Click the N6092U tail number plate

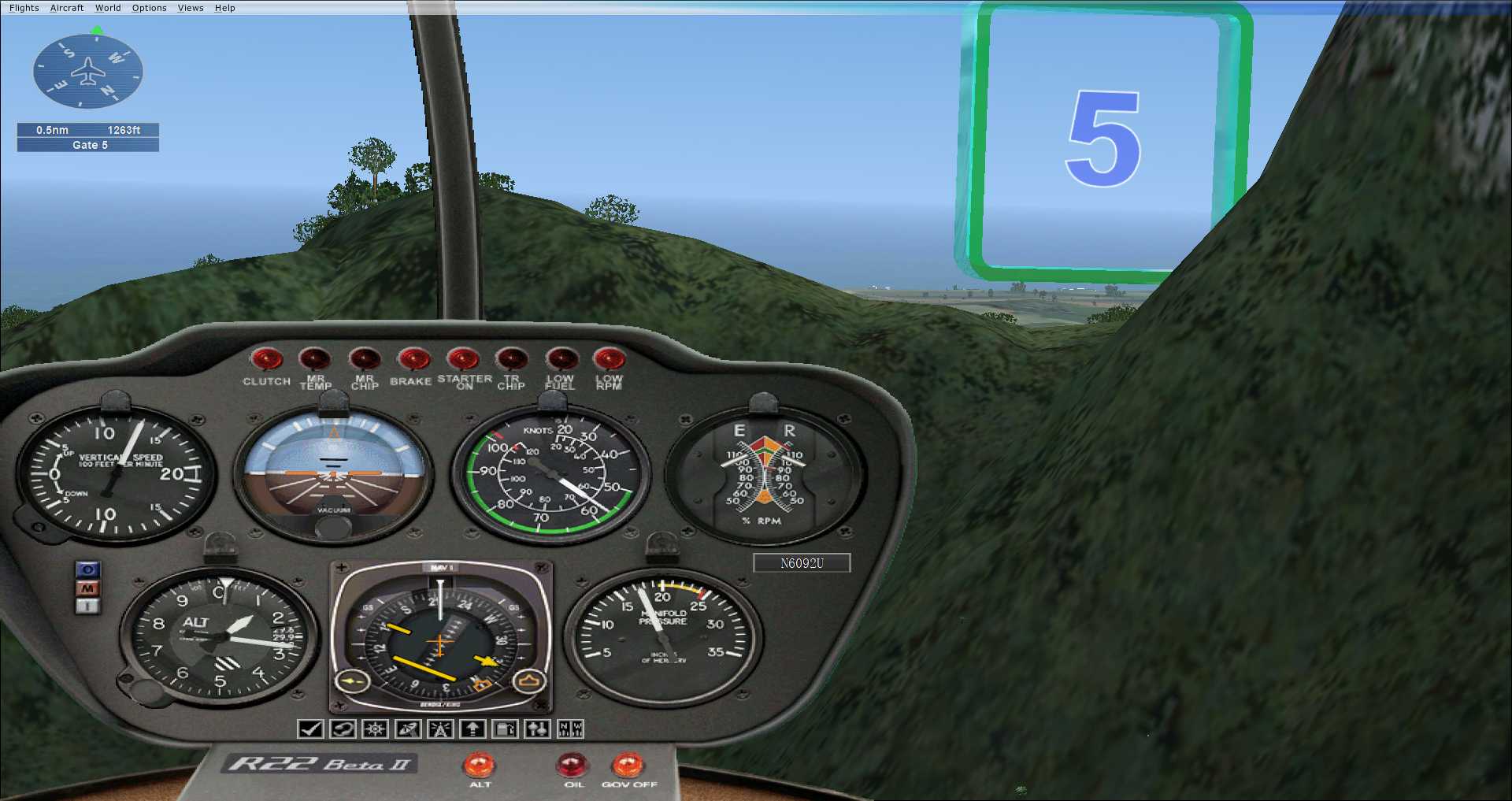[802, 563]
